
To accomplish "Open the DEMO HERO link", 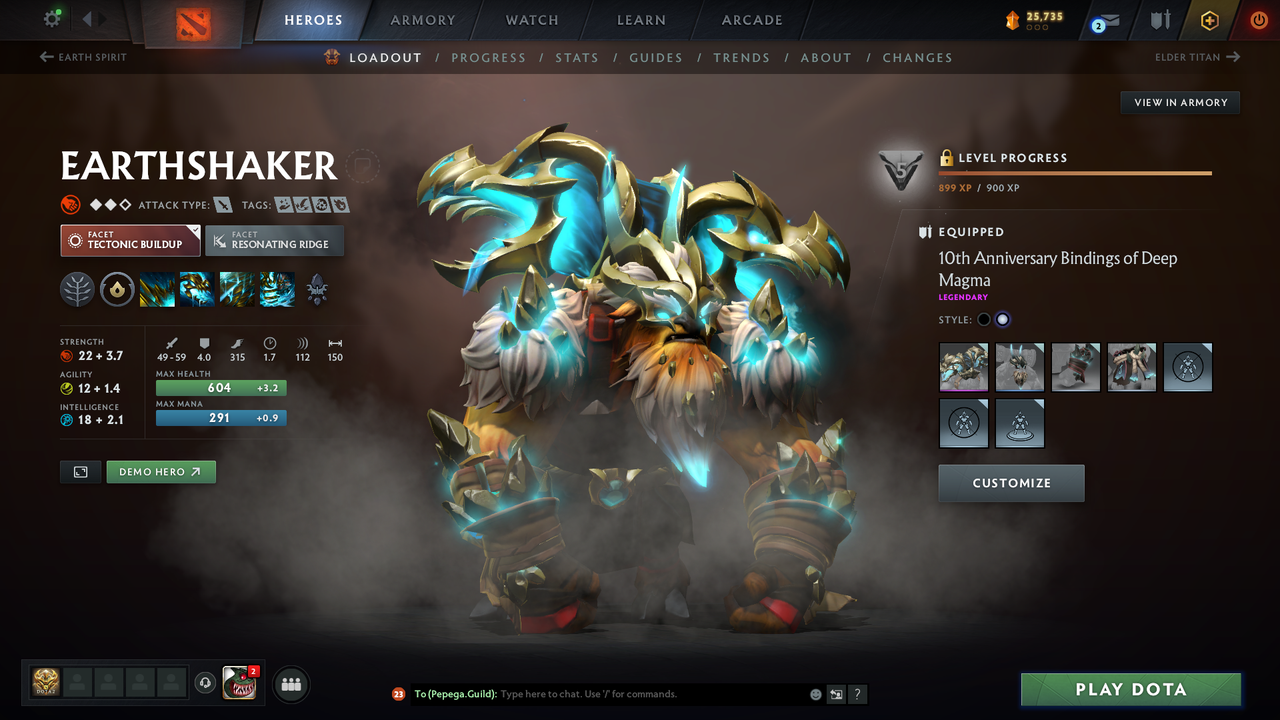I will (x=161, y=471).
